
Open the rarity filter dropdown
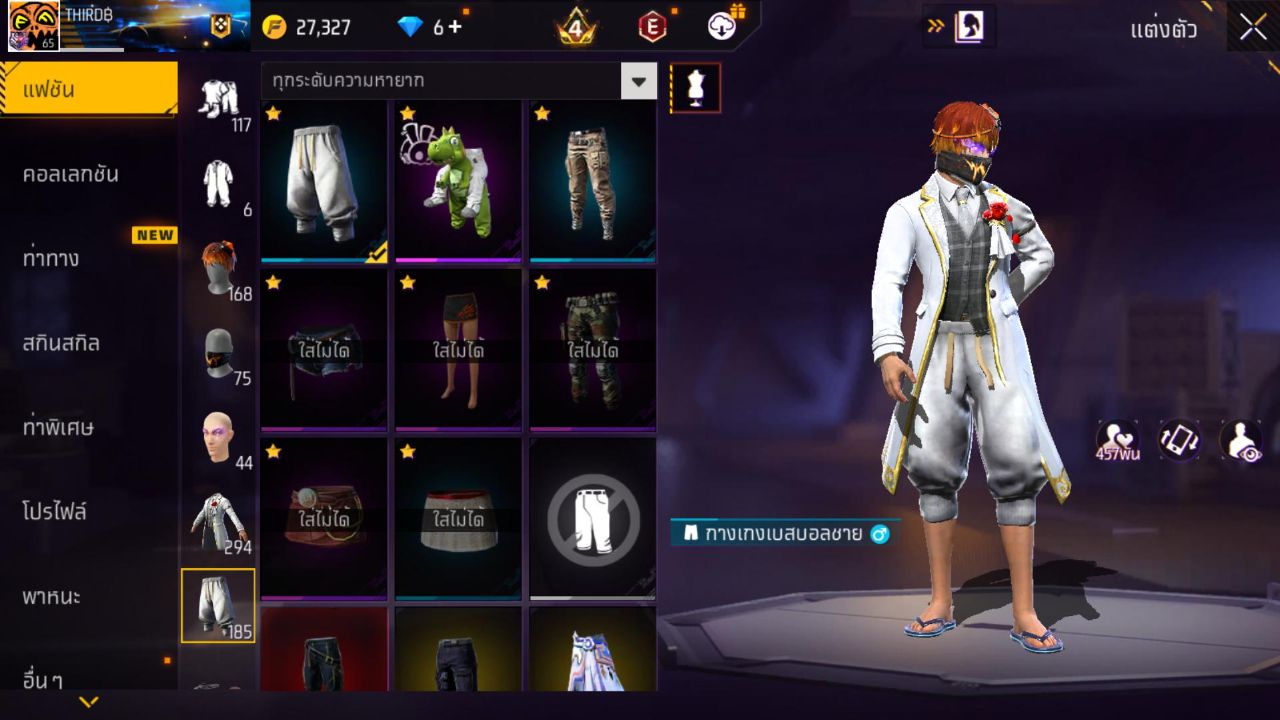(638, 81)
